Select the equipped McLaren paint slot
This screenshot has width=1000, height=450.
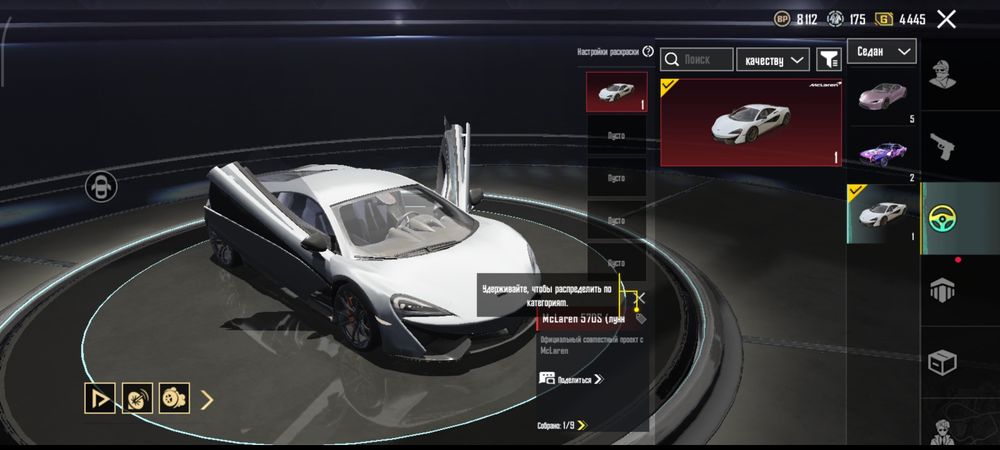coord(616,92)
